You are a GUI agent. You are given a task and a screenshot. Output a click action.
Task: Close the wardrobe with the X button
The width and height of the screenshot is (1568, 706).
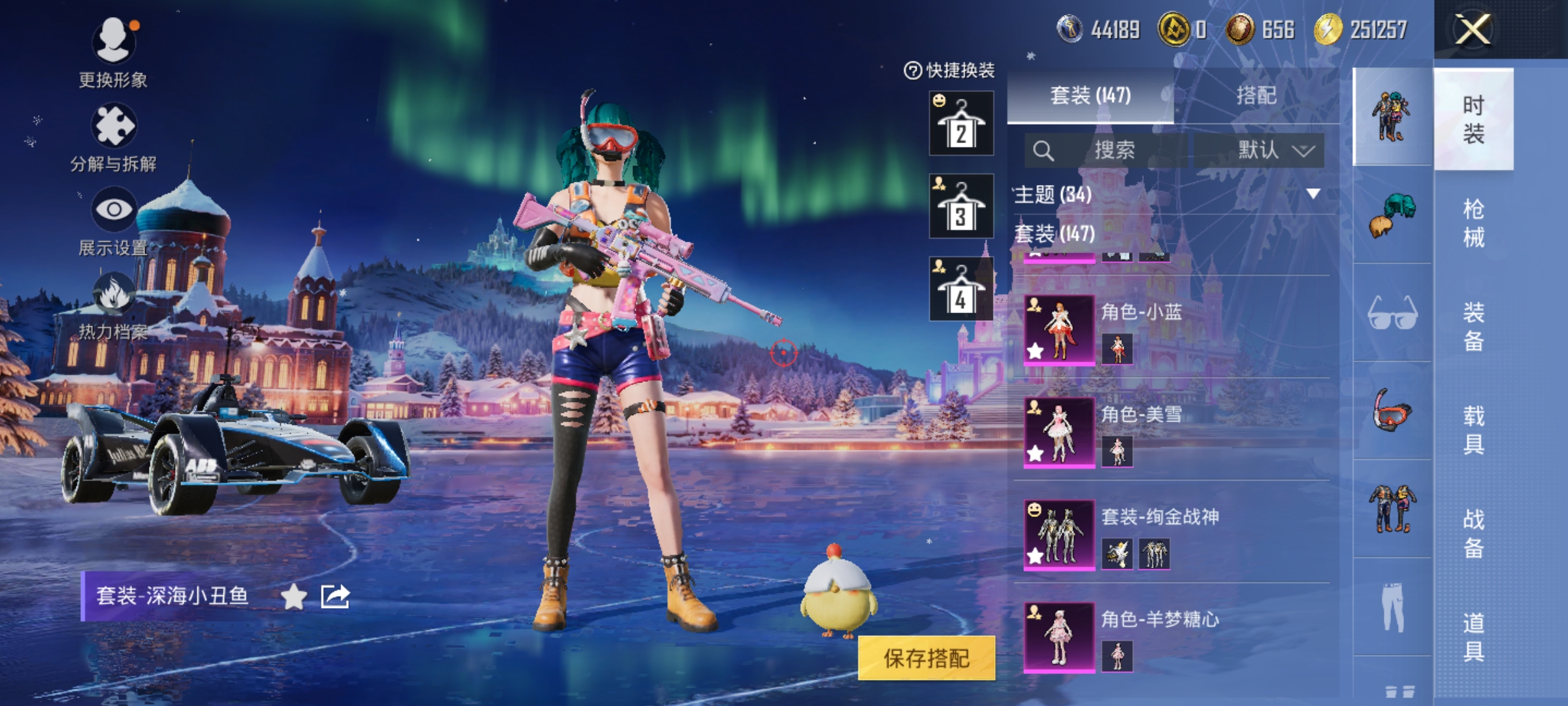[x=1473, y=30]
